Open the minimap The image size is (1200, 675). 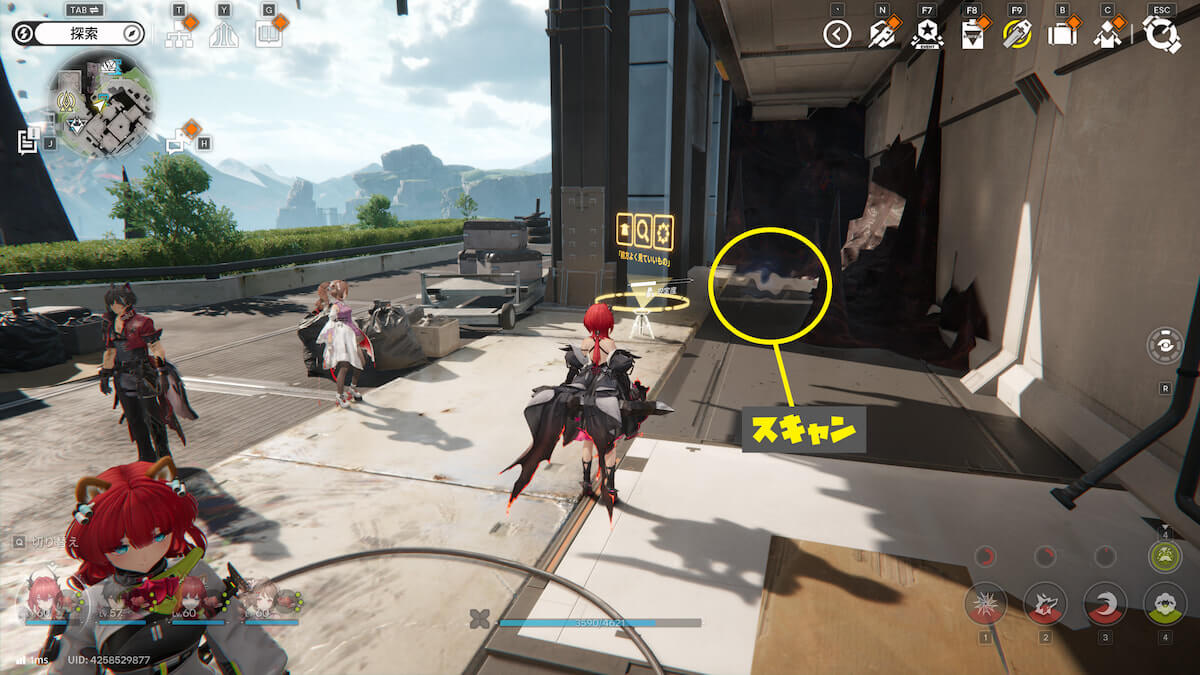coord(101,106)
